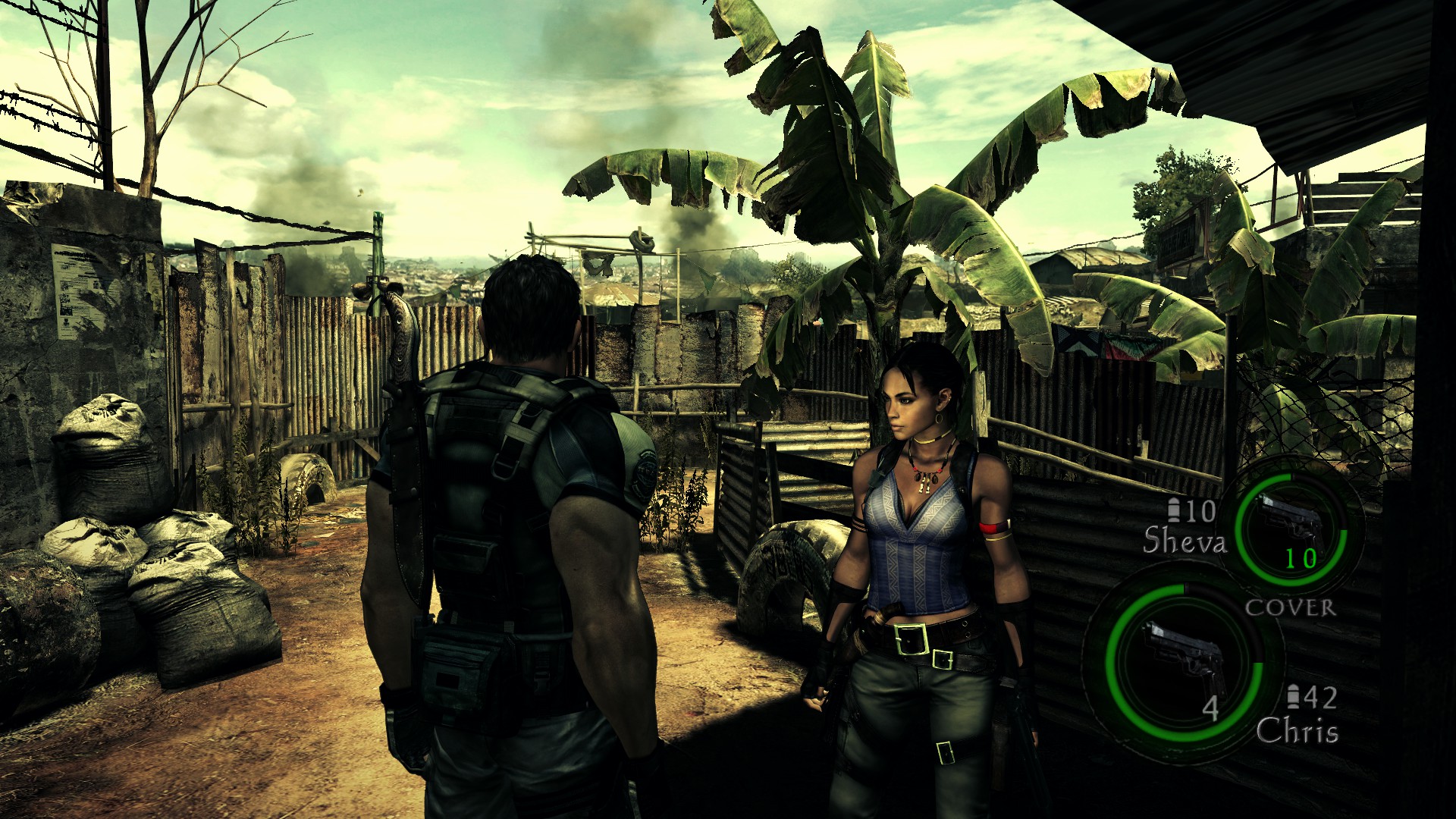1456x819 pixels.
Task: Toggle the COVER partner command label
Action: click(1290, 607)
